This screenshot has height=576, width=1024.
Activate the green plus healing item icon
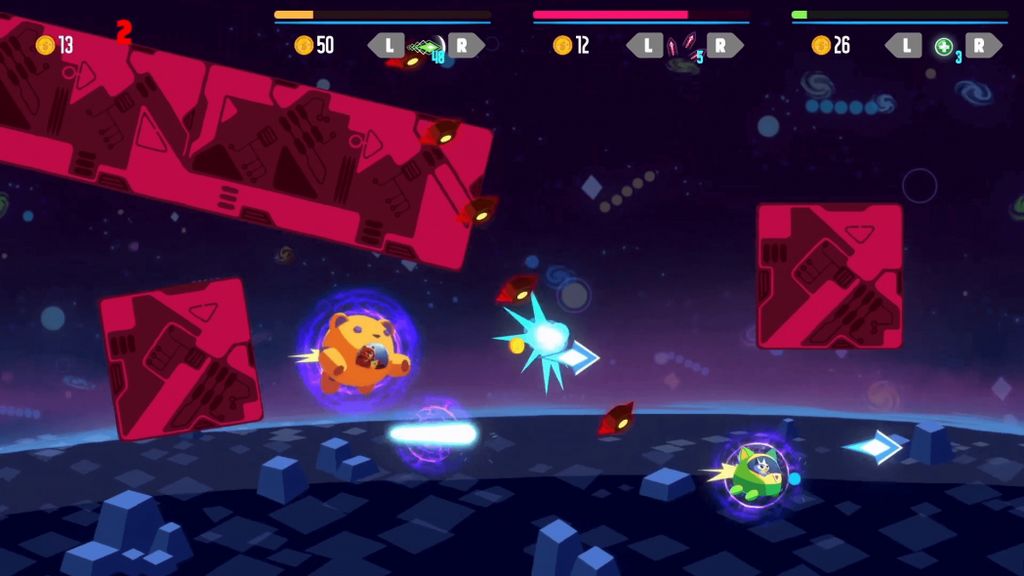(x=943, y=46)
